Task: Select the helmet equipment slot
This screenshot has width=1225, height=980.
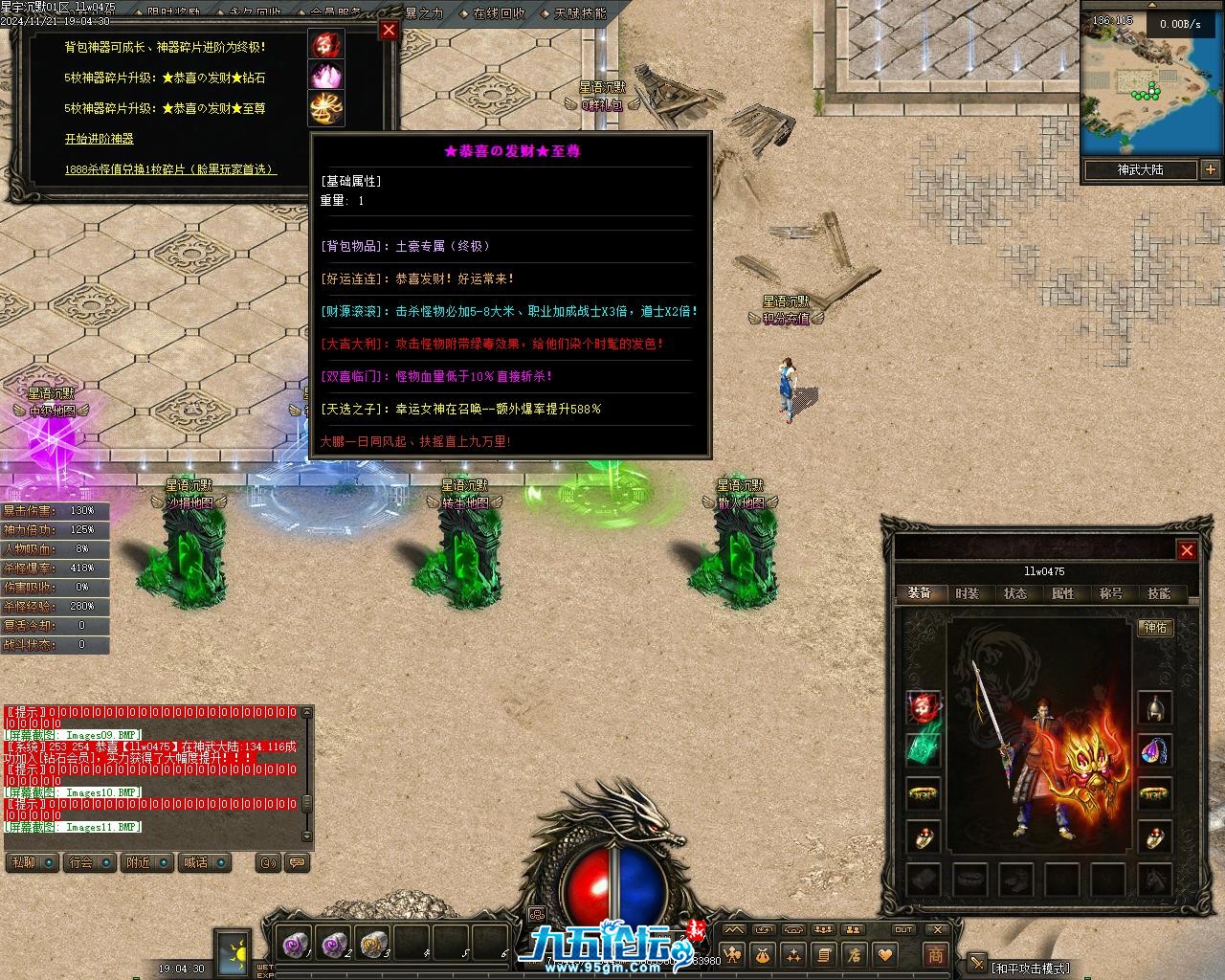Action: 1155,708
